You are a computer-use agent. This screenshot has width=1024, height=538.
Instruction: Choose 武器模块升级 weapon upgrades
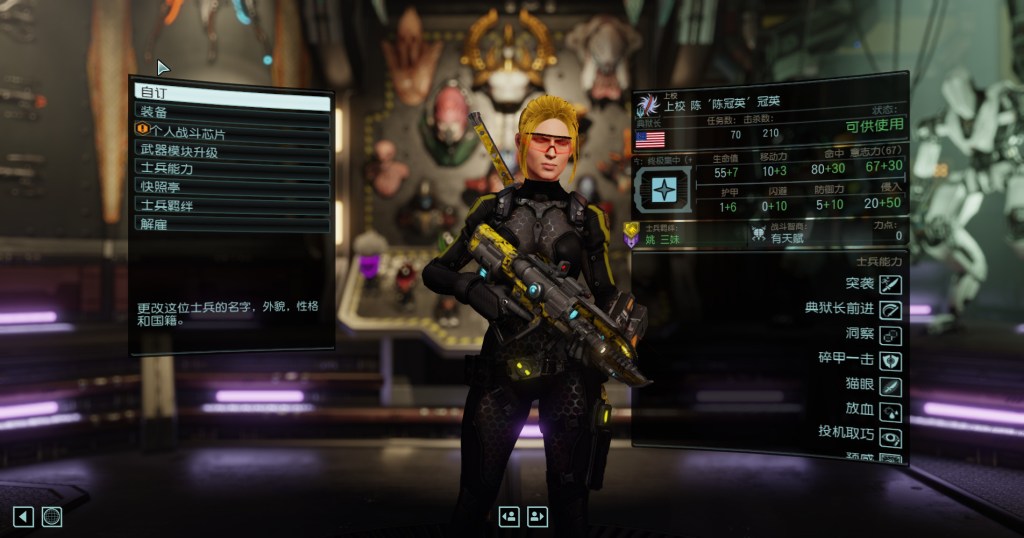tap(232, 150)
